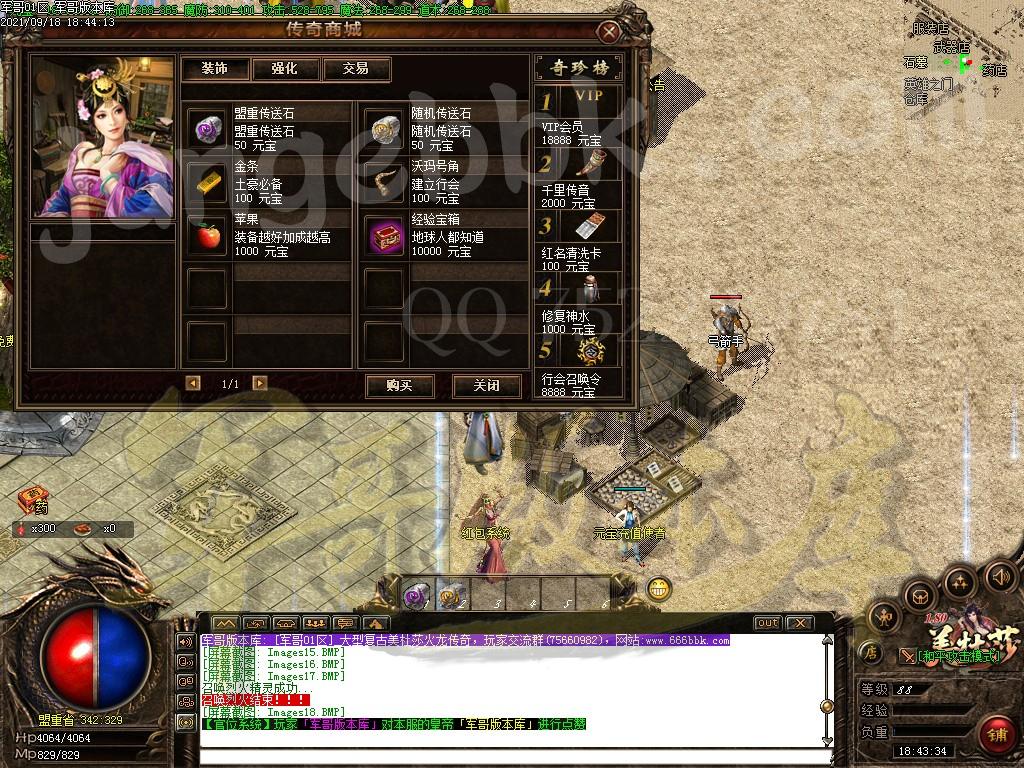The height and width of the screenshot is (768, 1024).
Task: Open the smiley emote button
Action: pos(658,588)
